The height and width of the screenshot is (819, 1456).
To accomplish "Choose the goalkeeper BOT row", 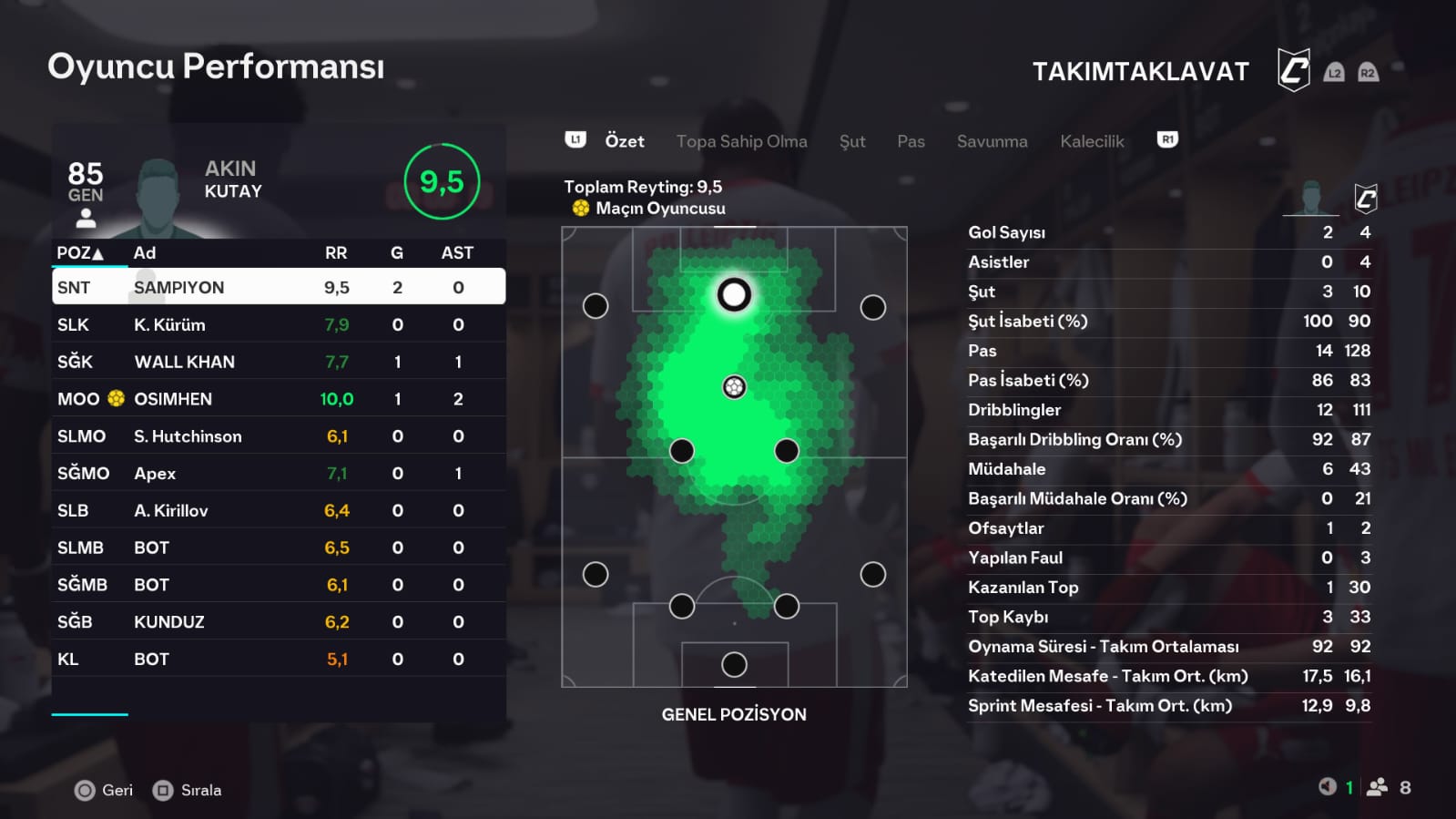I will (278, 660).
